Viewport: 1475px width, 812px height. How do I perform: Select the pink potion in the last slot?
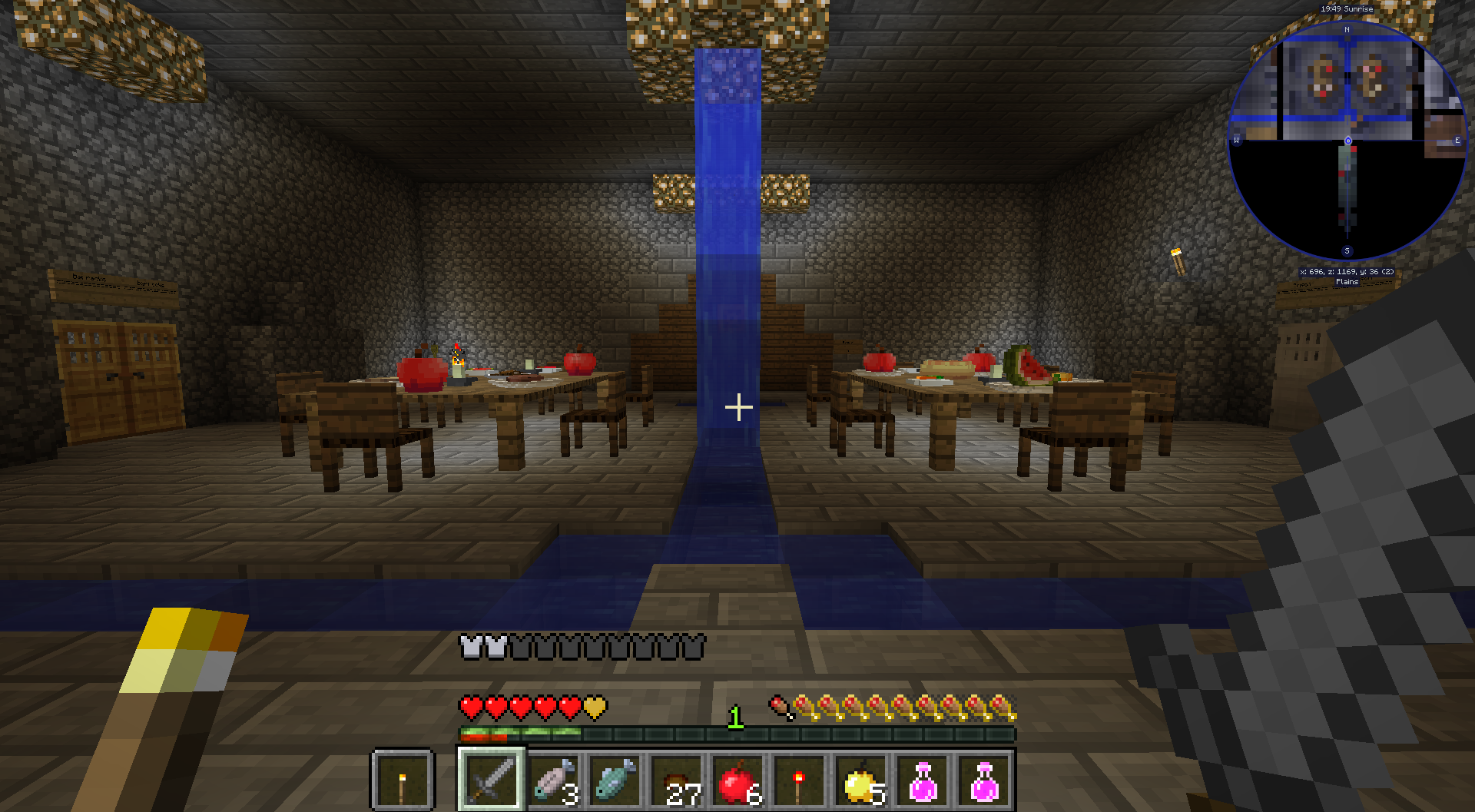click(x=984, y=780)
